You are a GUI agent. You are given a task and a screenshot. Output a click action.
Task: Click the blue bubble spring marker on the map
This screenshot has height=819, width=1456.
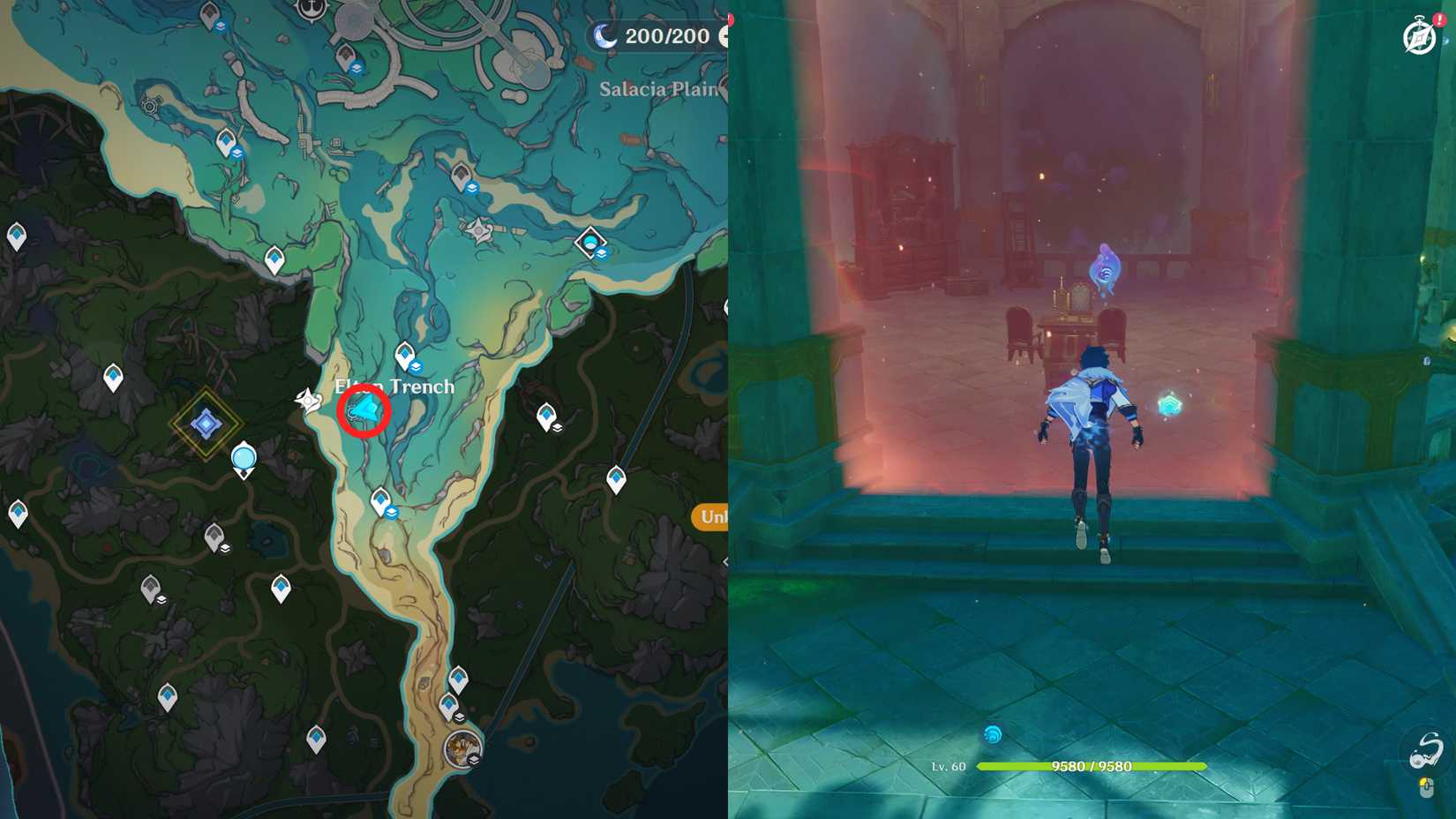point(244,457)
